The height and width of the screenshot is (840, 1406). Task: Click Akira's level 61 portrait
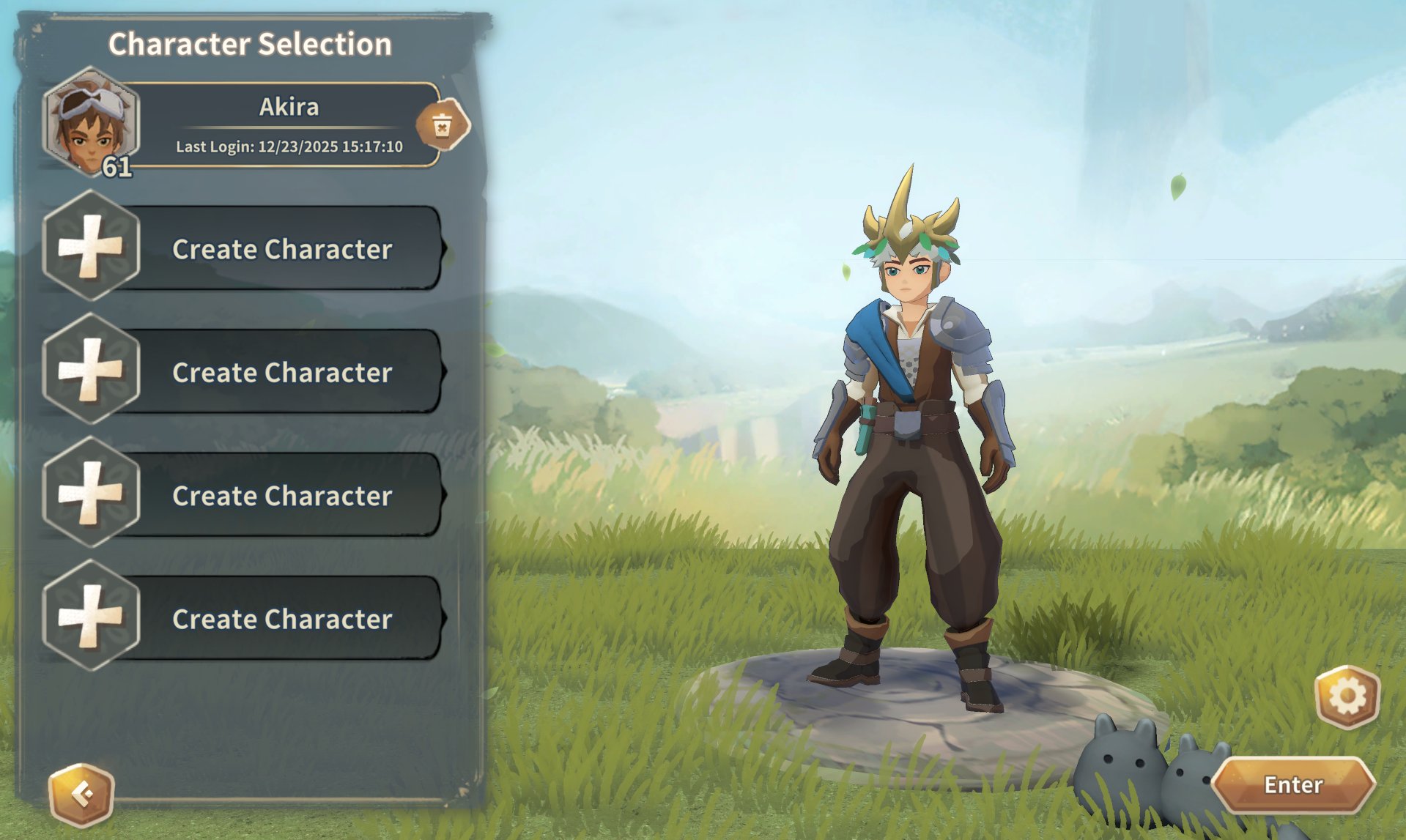click(x=91, y=123)
